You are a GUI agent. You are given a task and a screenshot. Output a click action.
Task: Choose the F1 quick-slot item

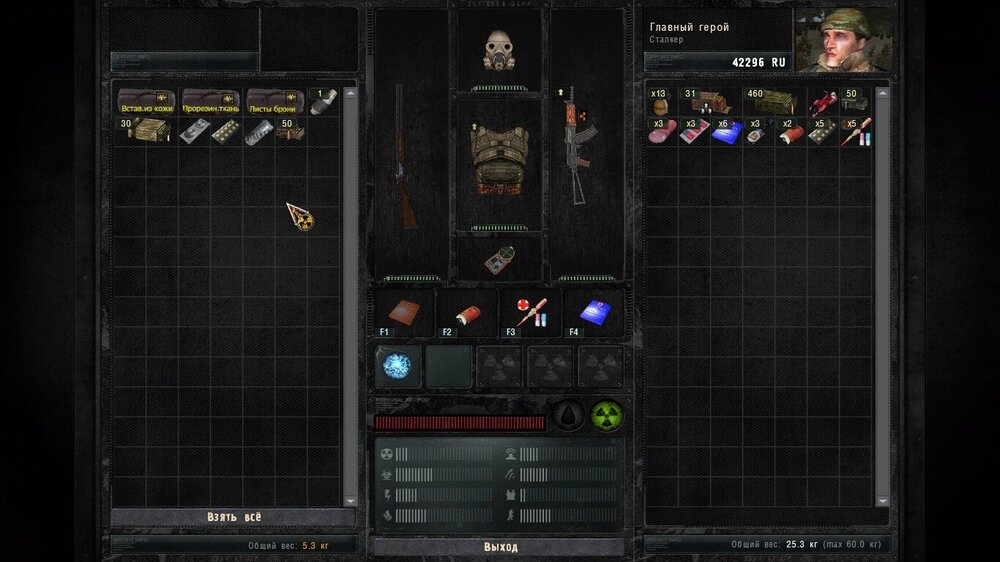pyautogui.click(x=403, y=313)
